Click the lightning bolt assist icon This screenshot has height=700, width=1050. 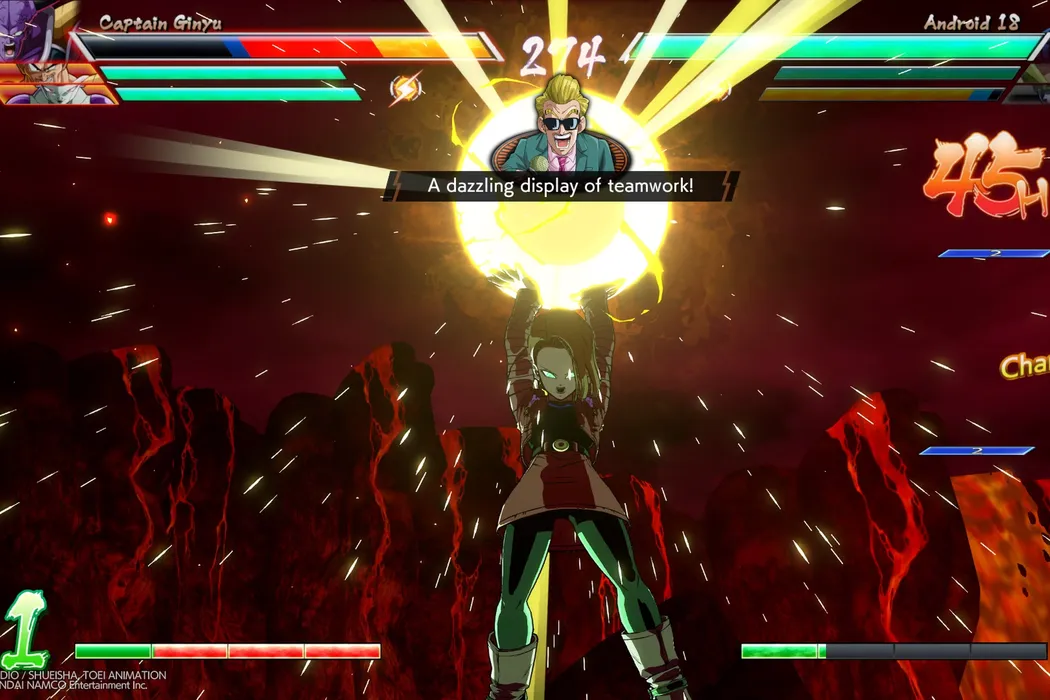pos(405,89)
